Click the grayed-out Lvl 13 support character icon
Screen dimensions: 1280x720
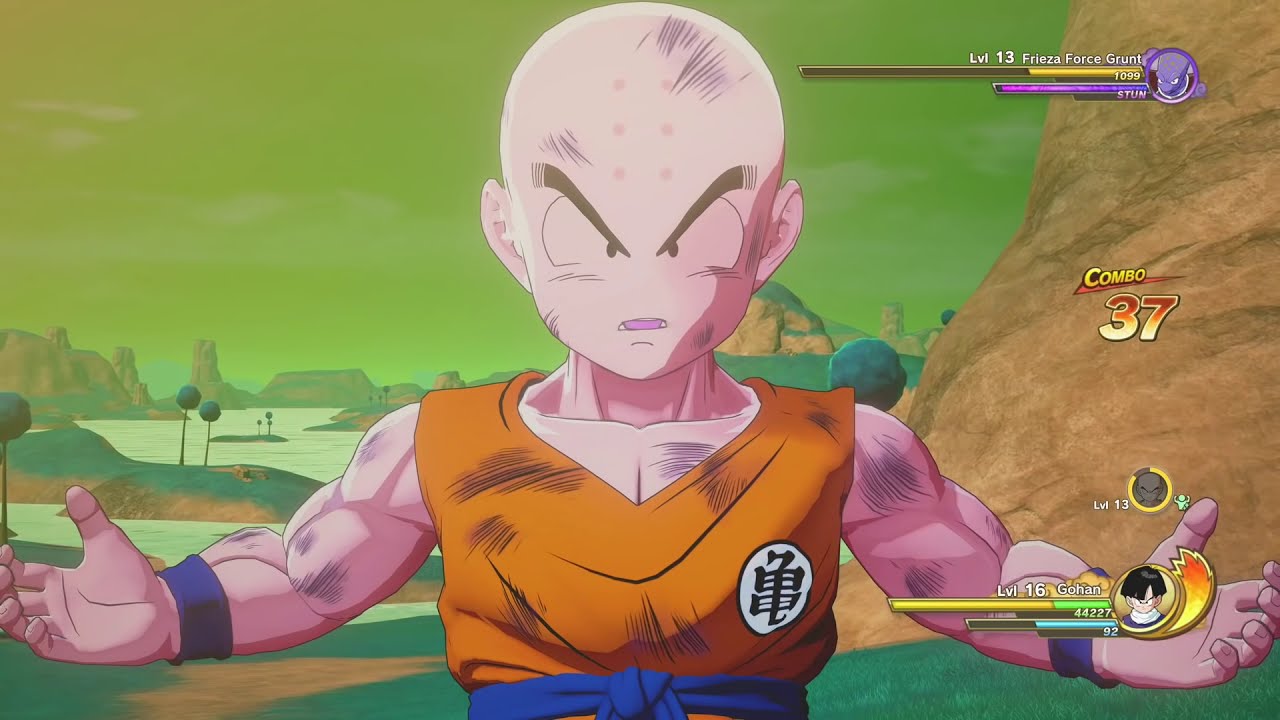tap(1149, 491)
